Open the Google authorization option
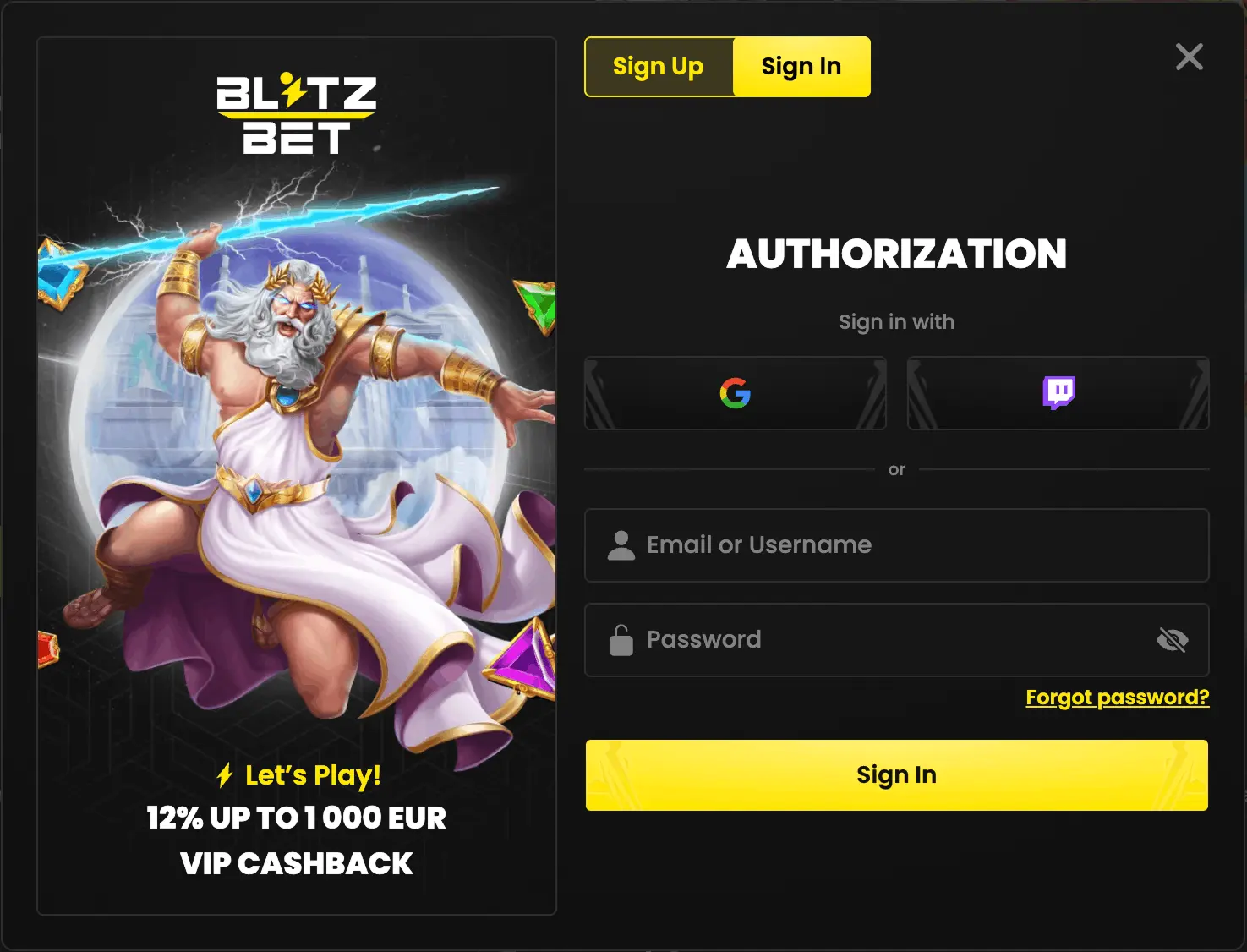Viewport: 1247px width, 952px height. (735, 393)
